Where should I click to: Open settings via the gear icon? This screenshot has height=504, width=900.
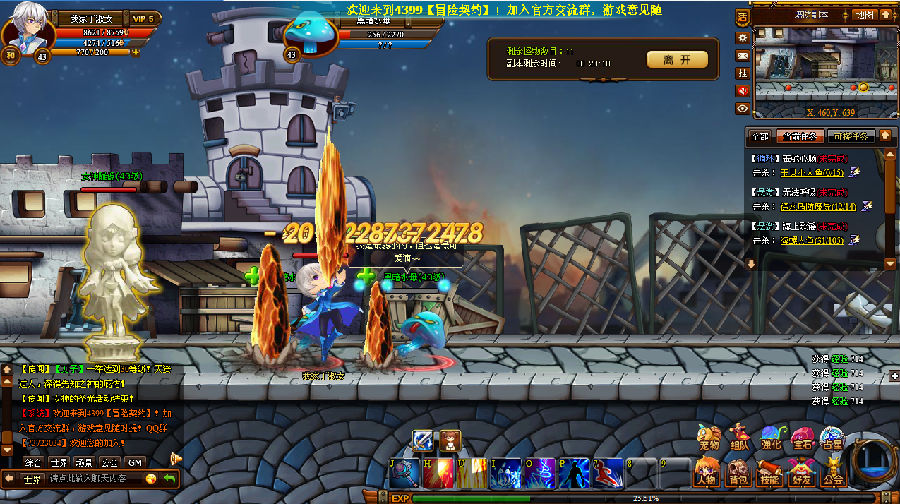click(742, 37)
